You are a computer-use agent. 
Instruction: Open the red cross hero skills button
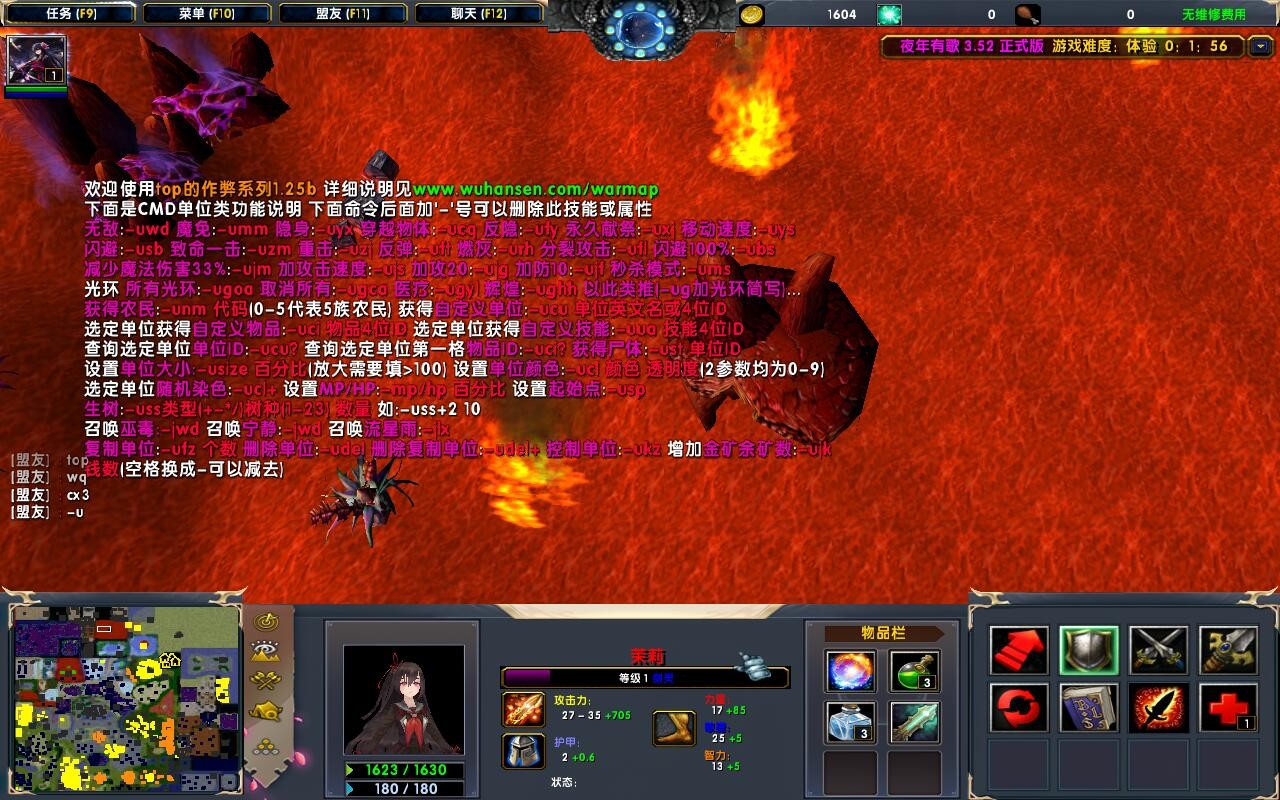point(1228,708)
